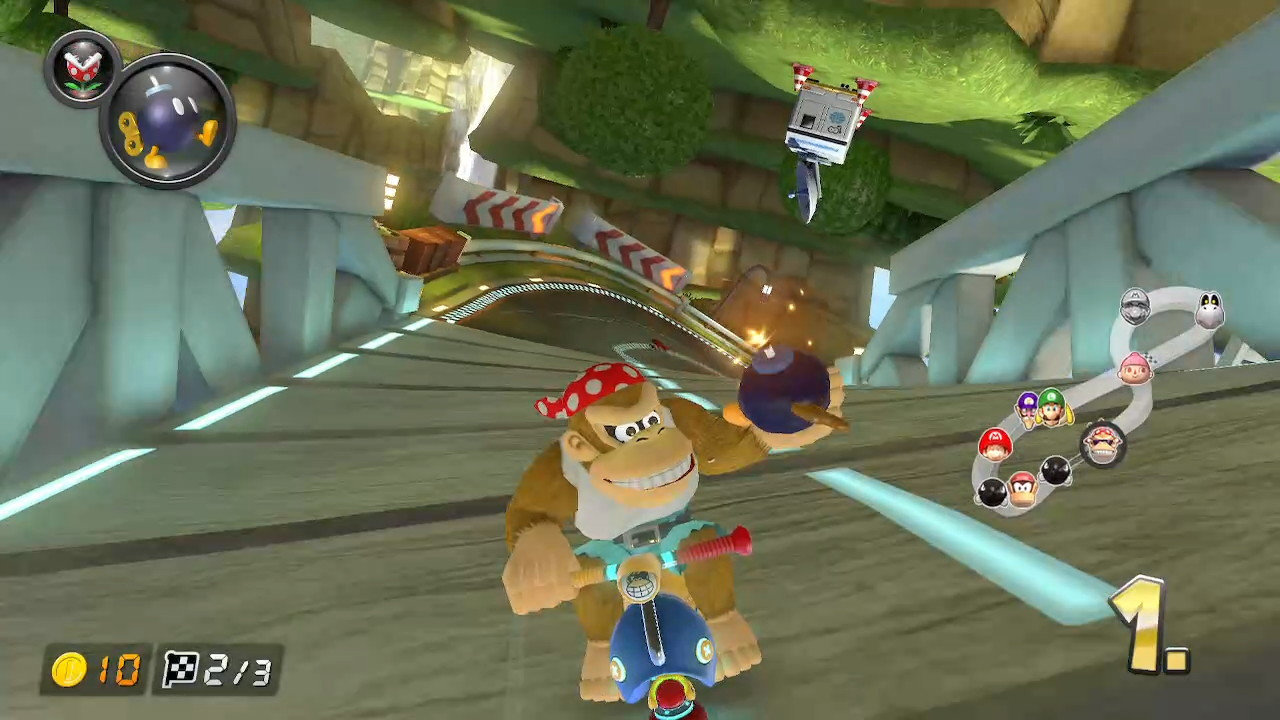This screenshot has height=720, width=1280.
Task: Click Wario's highlighted icon on the minimap
Action: tap(1103, 443)
